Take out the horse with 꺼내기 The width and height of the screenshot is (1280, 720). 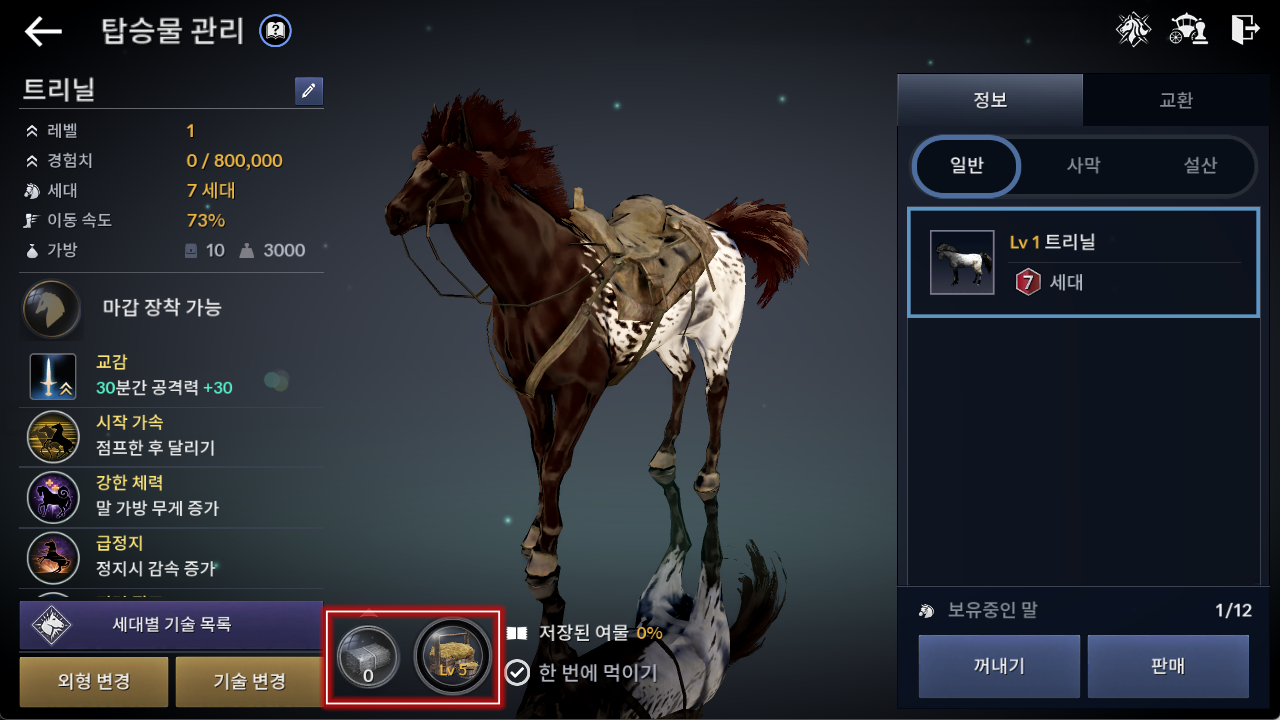pos(999,666)
